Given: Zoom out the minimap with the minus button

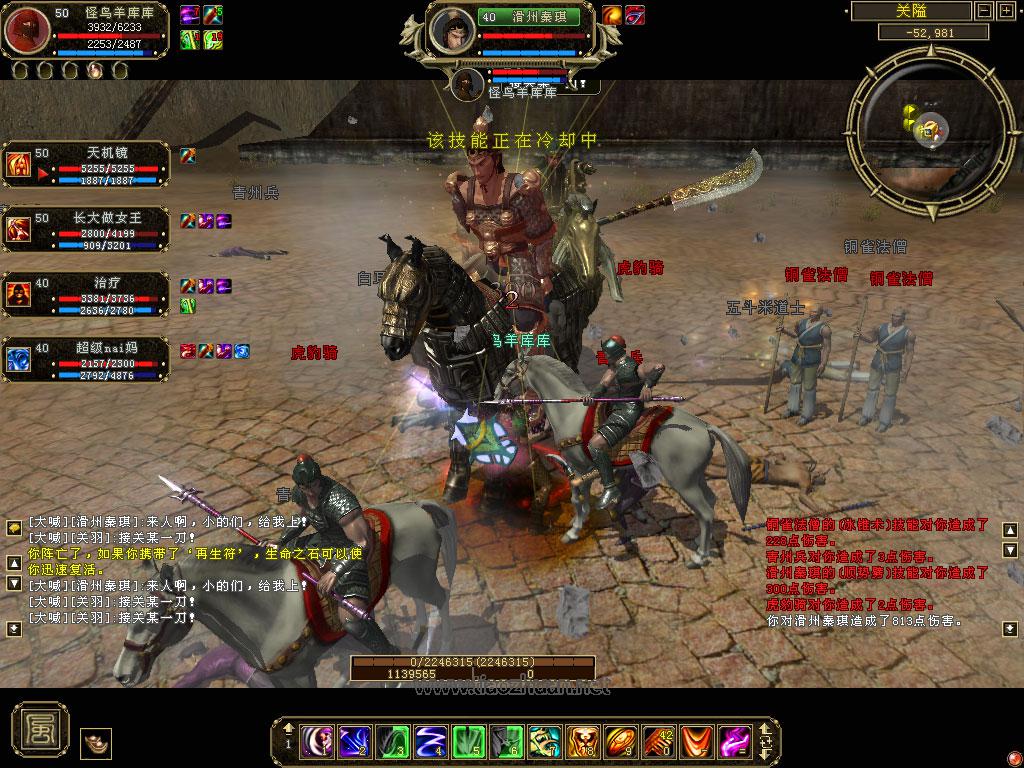Looking at the screenshot, I should (982, 11).
